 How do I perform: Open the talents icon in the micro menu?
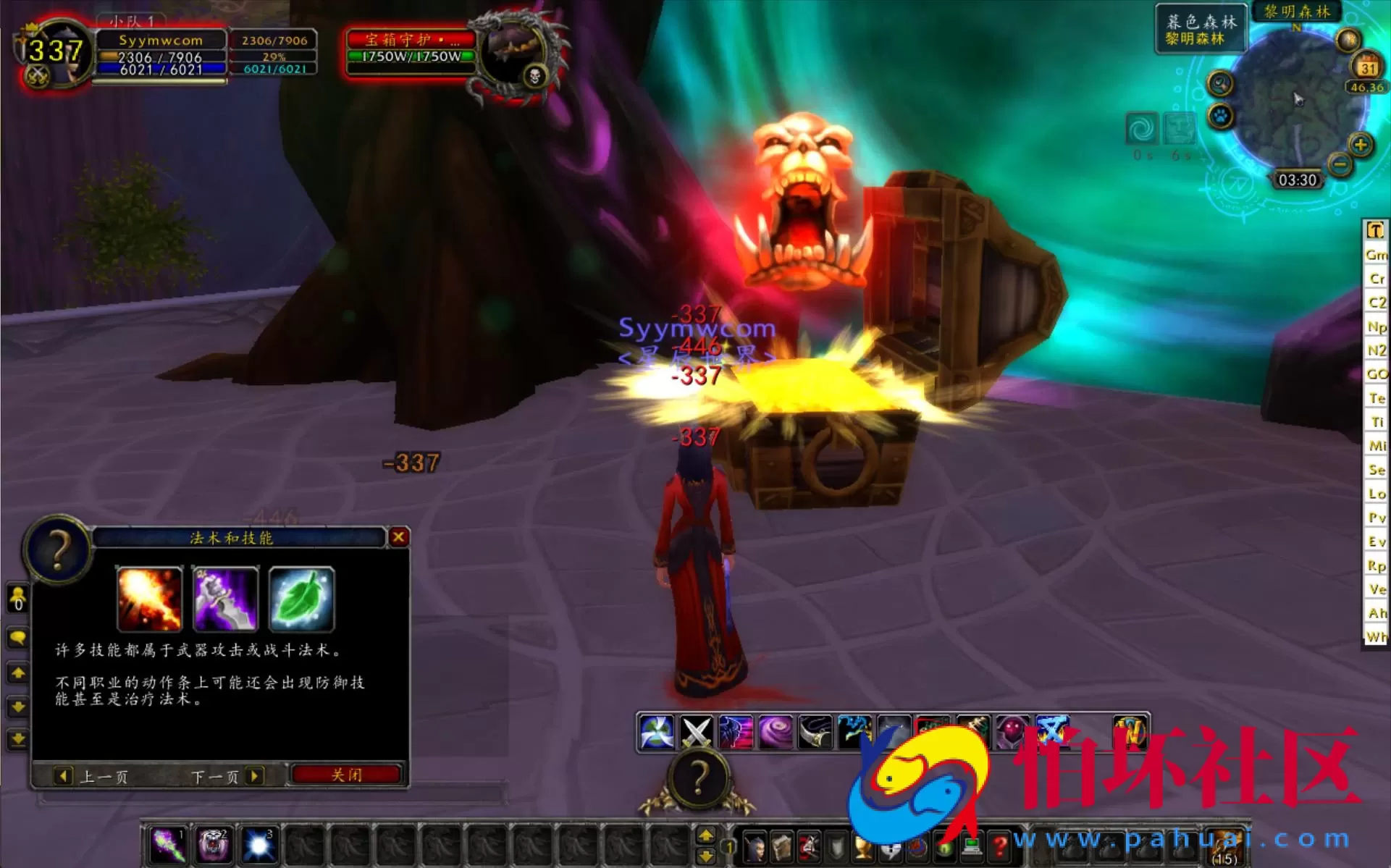810,847
